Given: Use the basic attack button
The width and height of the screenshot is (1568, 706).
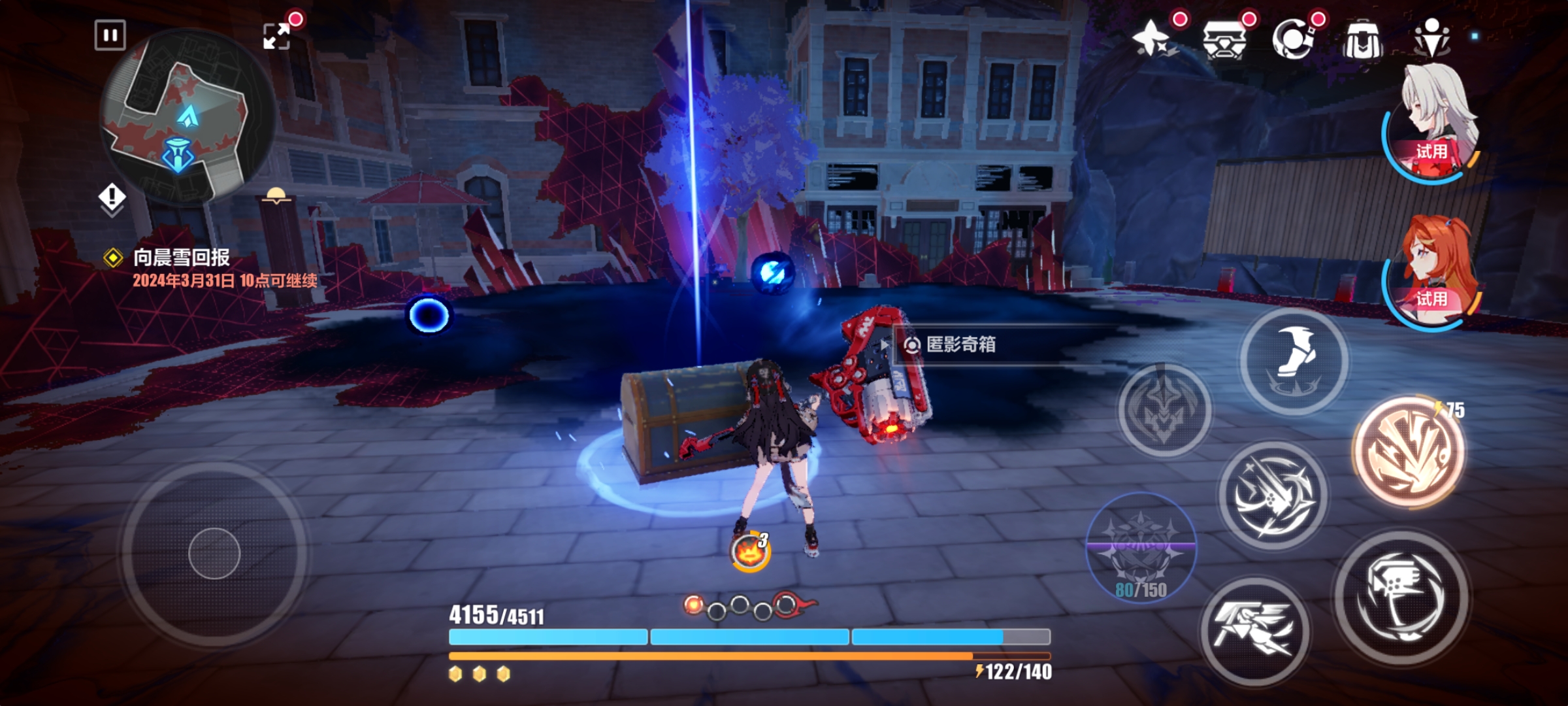Looking at the screenshot, I should pos(1401,598).
